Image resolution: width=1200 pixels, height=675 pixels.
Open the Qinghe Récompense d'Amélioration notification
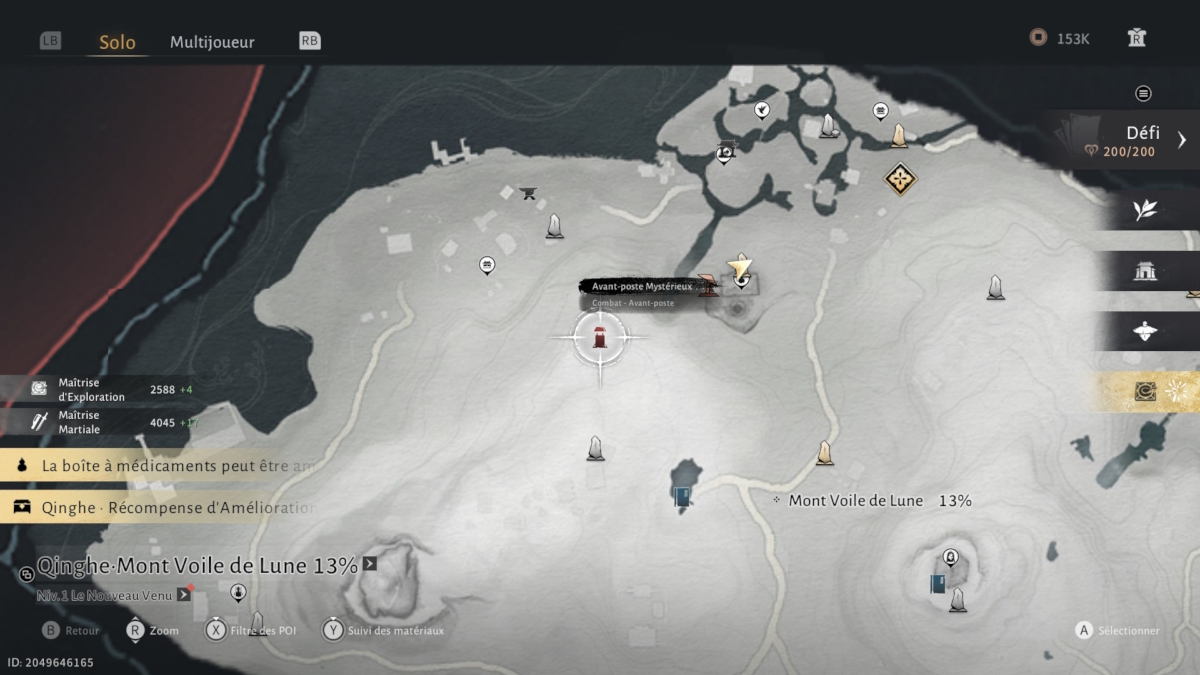click(160, 507)
